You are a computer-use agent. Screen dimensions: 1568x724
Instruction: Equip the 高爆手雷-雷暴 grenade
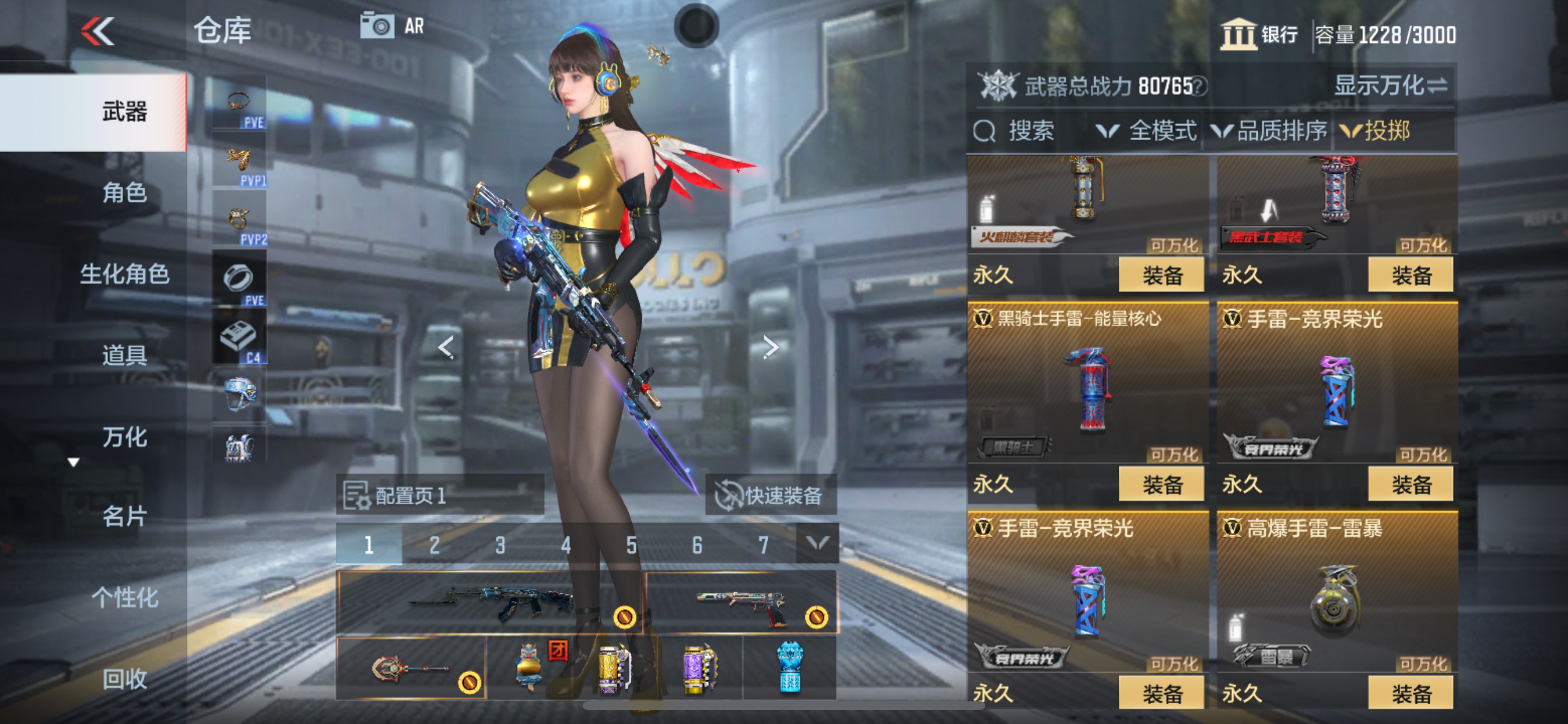[1410, 694]
